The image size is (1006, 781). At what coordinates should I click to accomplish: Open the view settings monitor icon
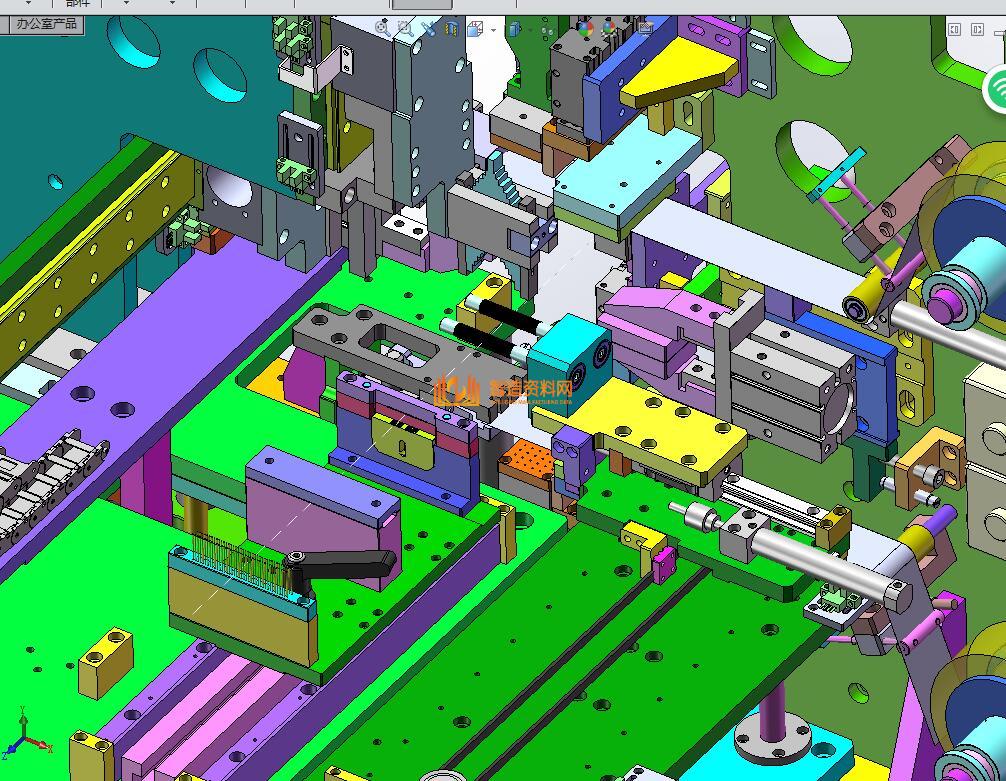pyautogui.click(x=644, y=29)
